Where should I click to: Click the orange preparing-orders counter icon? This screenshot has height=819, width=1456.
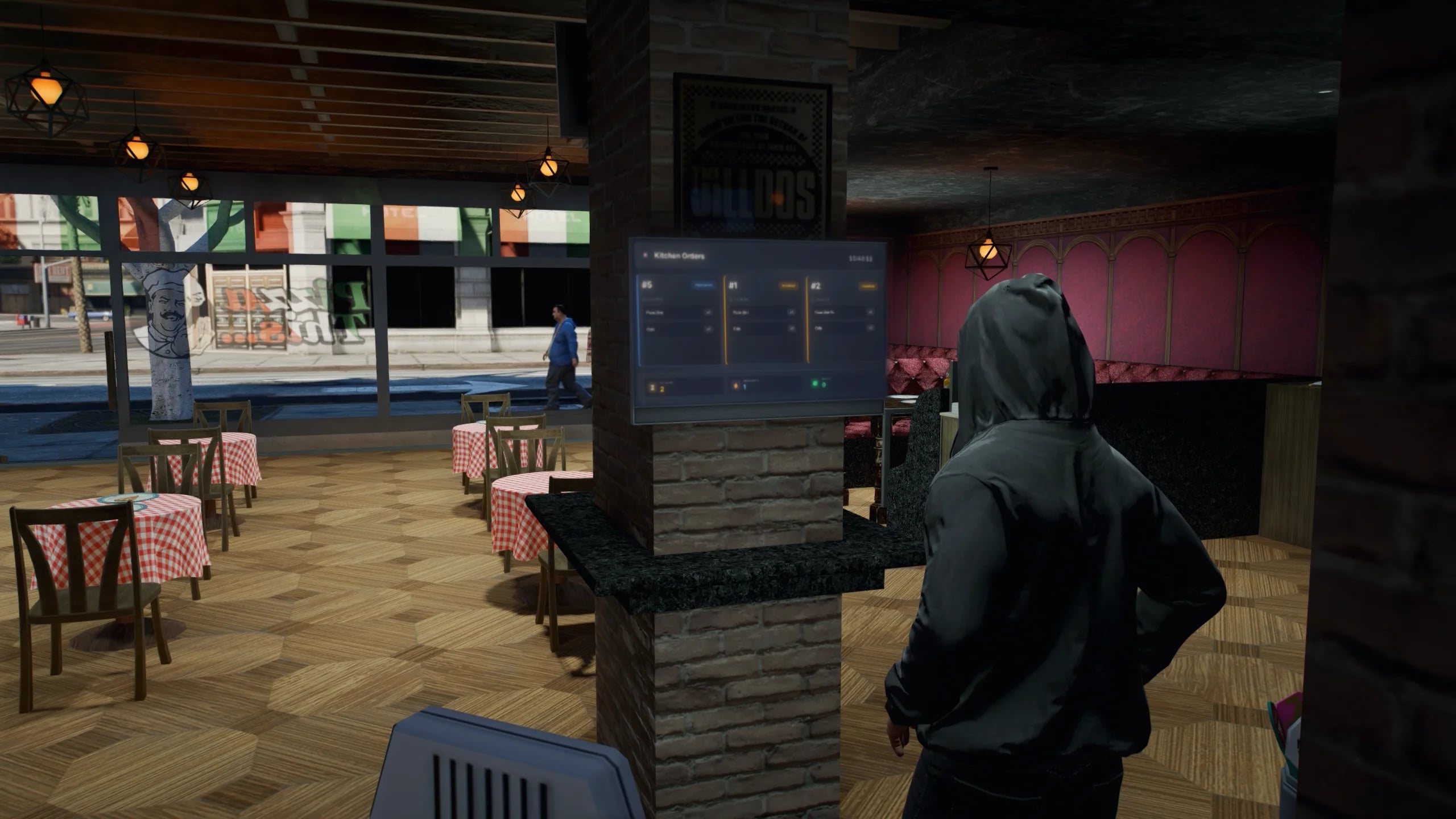pos(735,385)
